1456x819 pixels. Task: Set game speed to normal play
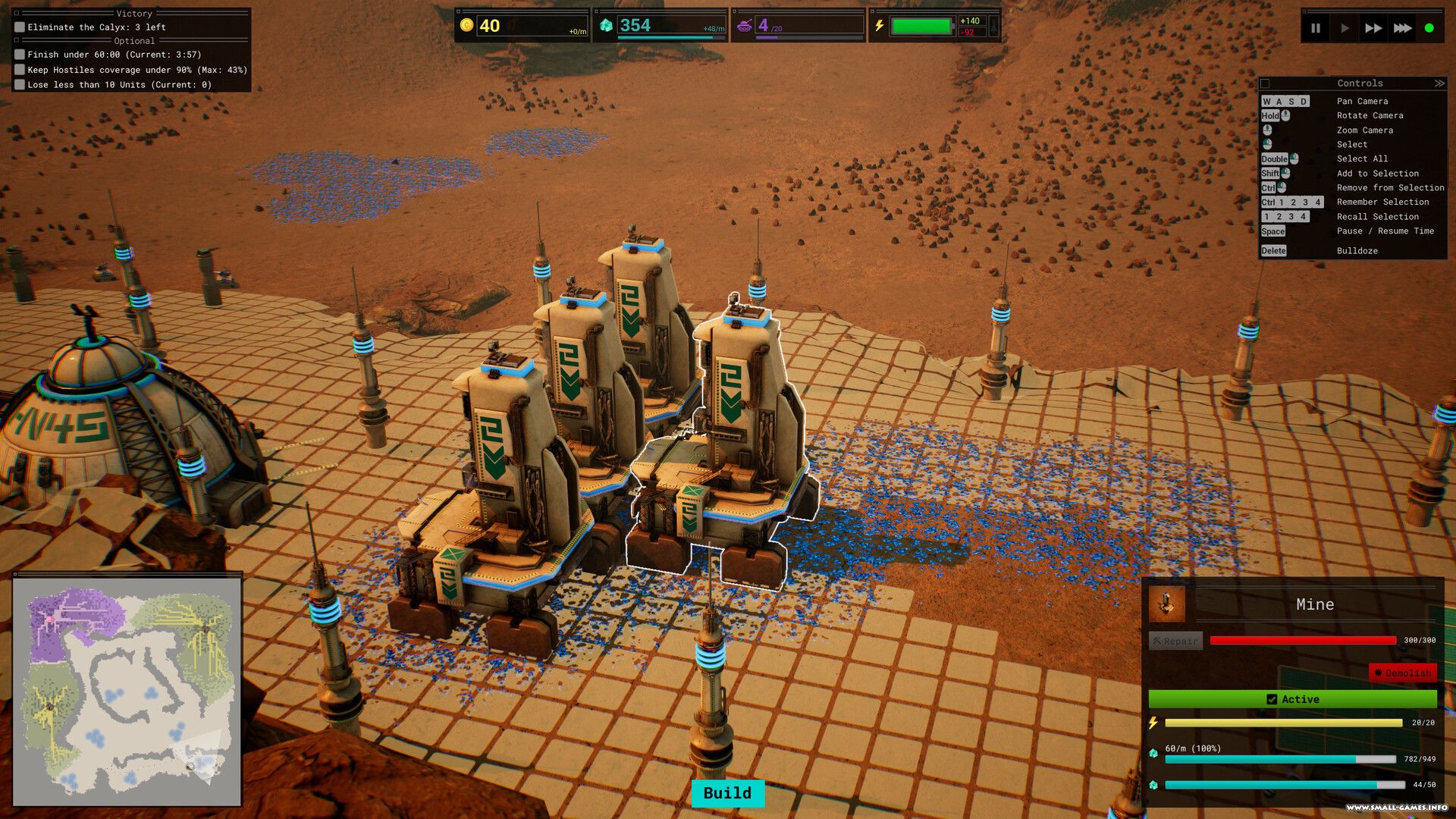coord(1345,28)
